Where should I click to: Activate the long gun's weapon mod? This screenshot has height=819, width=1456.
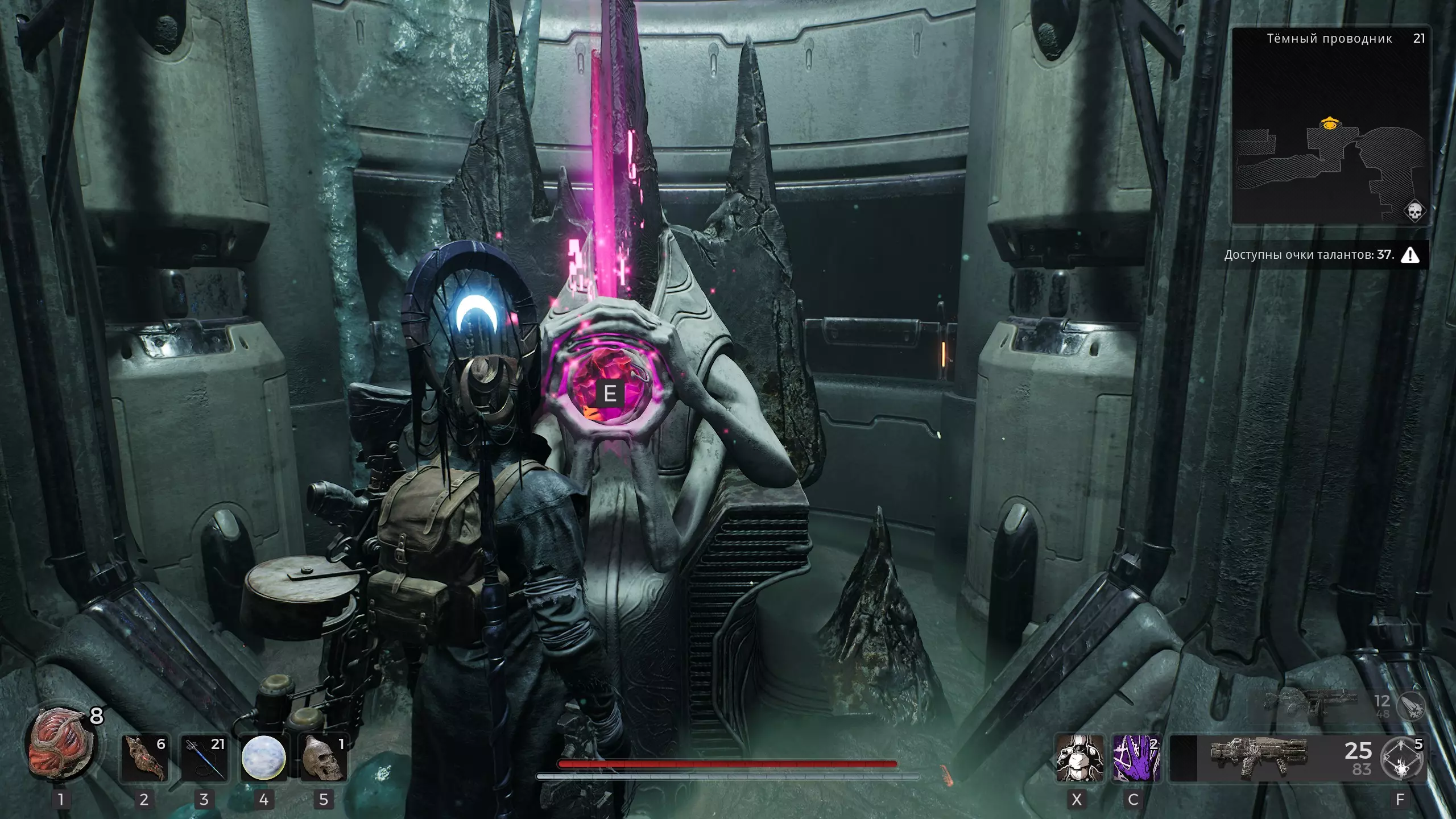[x=1403, y=759]
